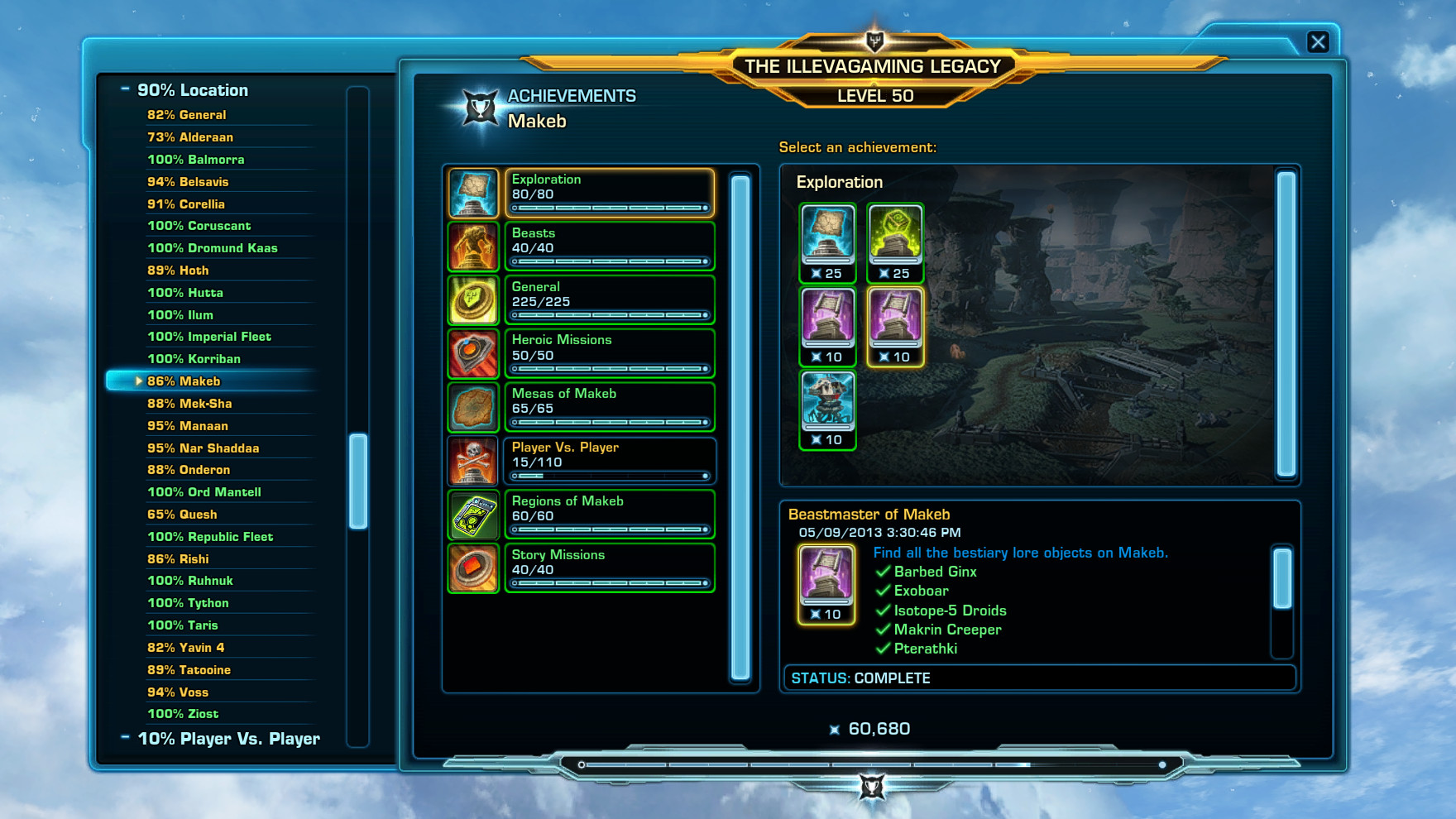Select the green glowing 25-point exploration achievement
Screen dimensions: 1456x819
(x=895, y=240)
